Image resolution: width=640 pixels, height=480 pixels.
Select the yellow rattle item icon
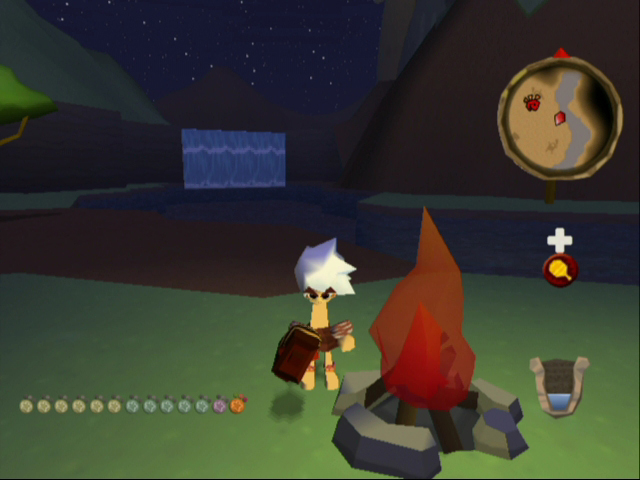tap(560, 270)
